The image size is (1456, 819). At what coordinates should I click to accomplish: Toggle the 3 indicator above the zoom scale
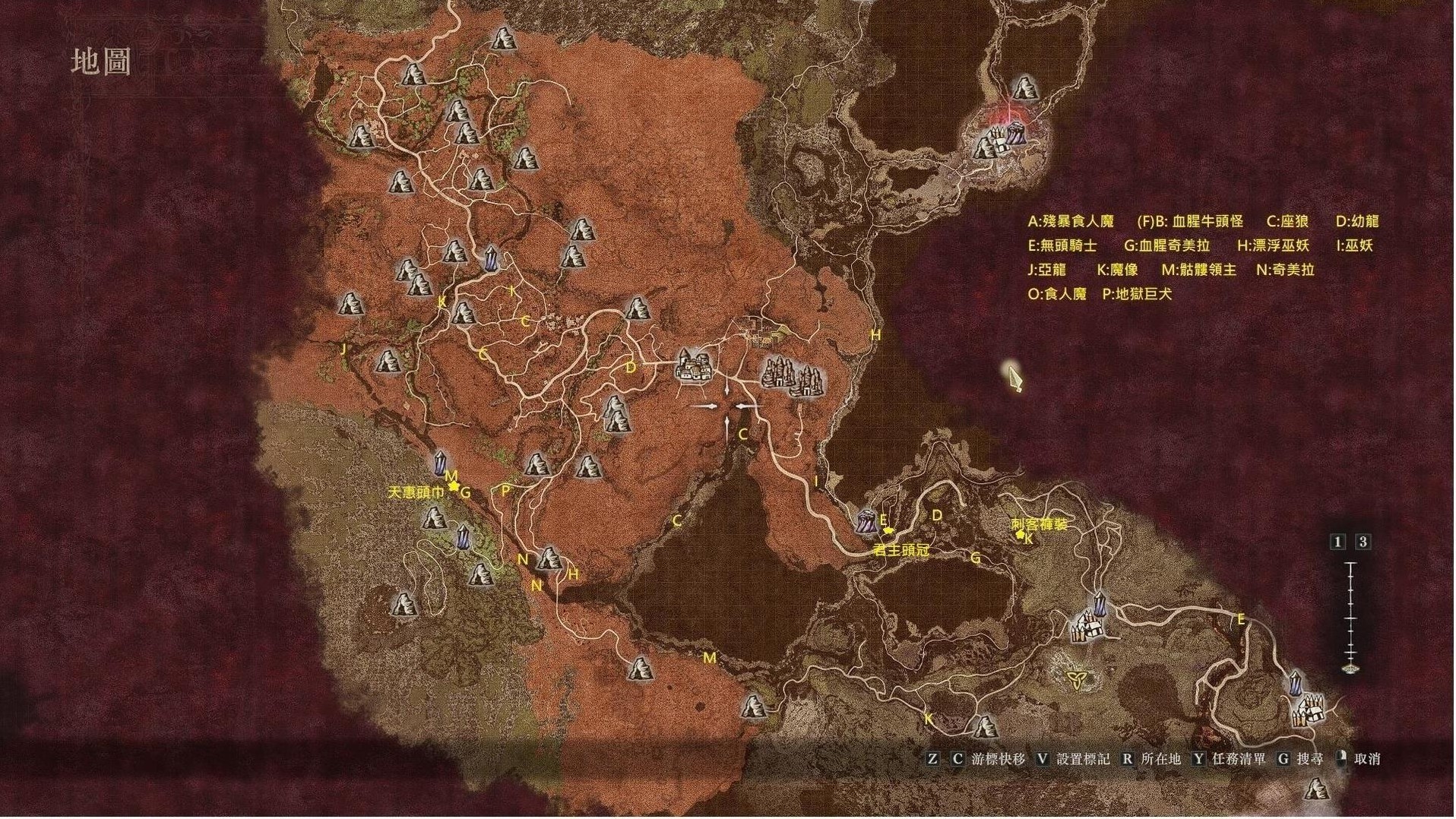1363,541
